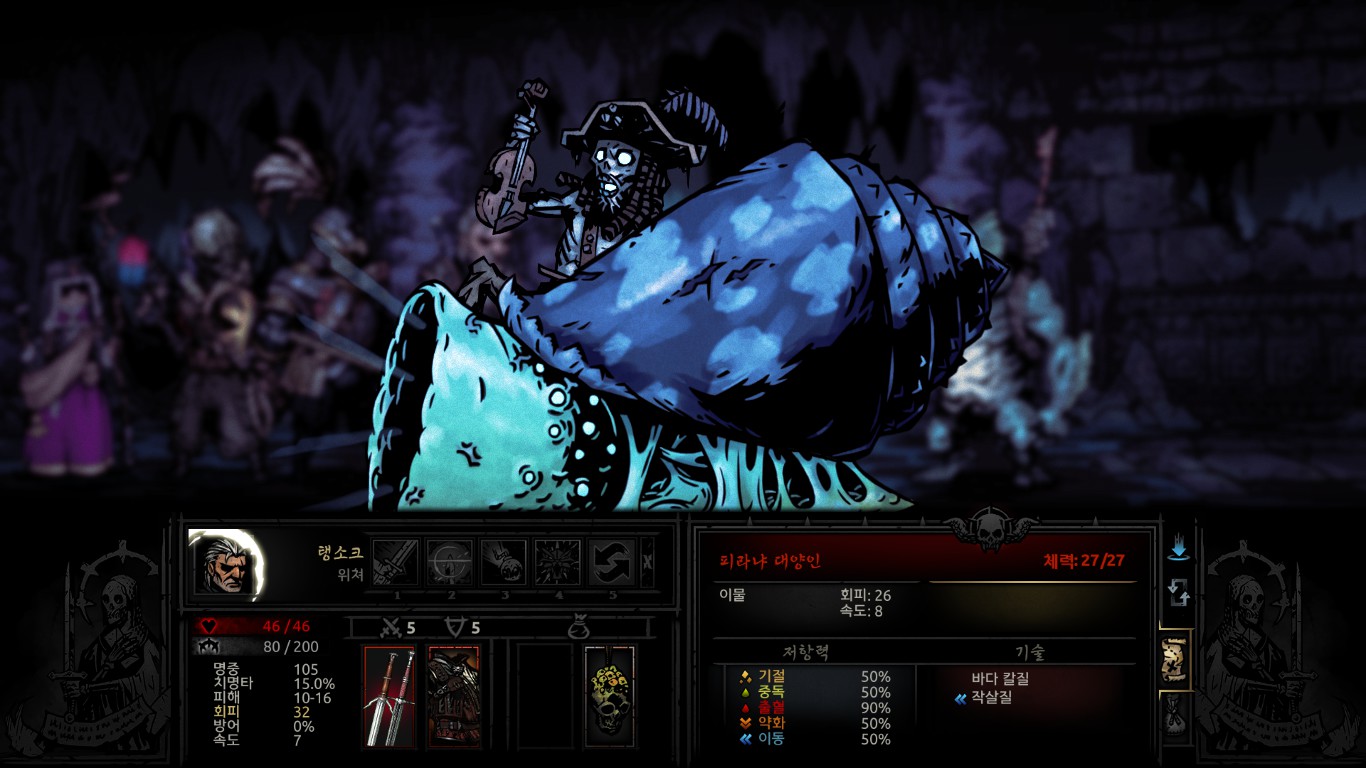Click the blue downward arrow icon
1366x768 pixels.
pyautogui.click(x=1178, y=549)
